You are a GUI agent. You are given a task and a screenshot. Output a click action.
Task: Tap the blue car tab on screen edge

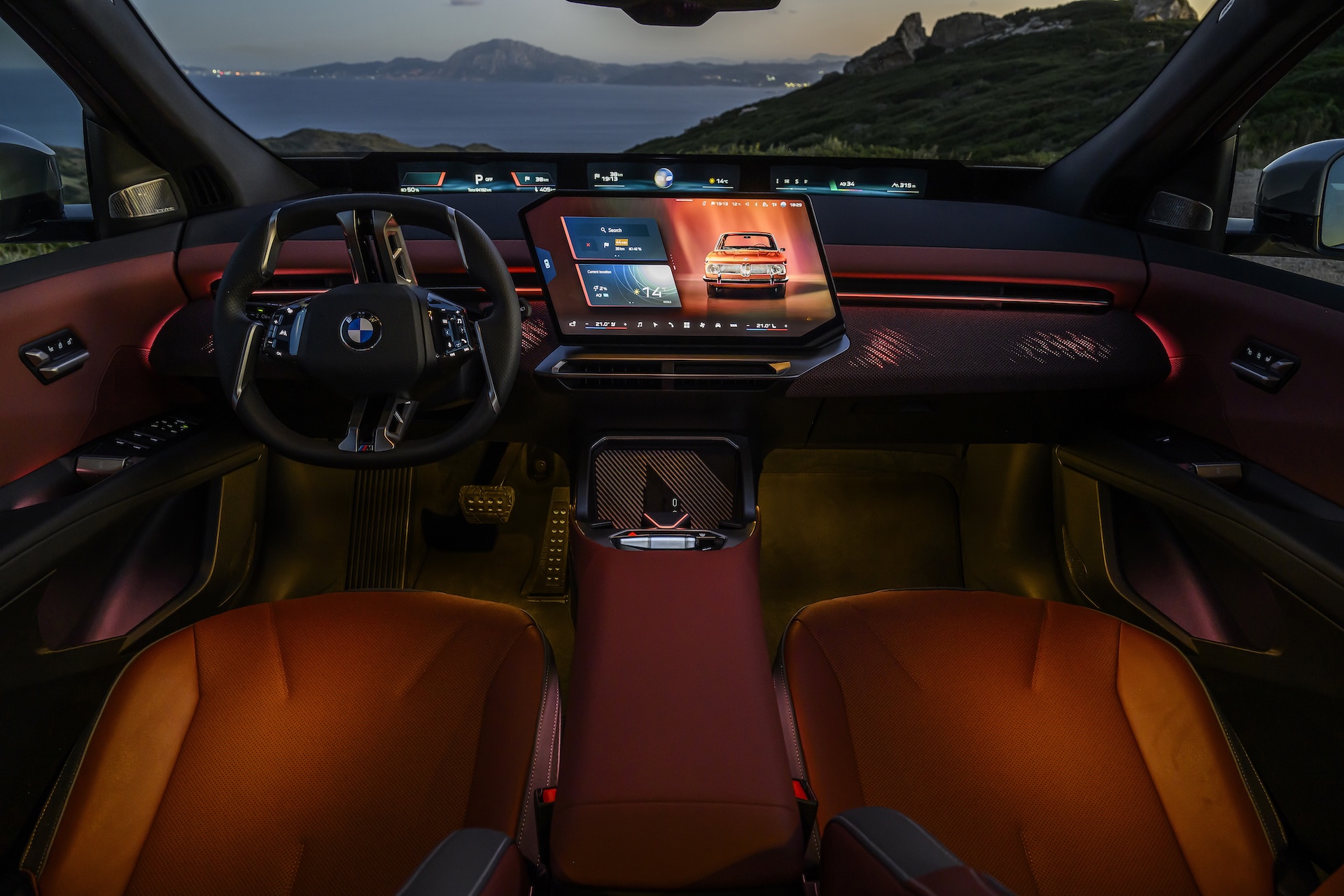[548, 263]
